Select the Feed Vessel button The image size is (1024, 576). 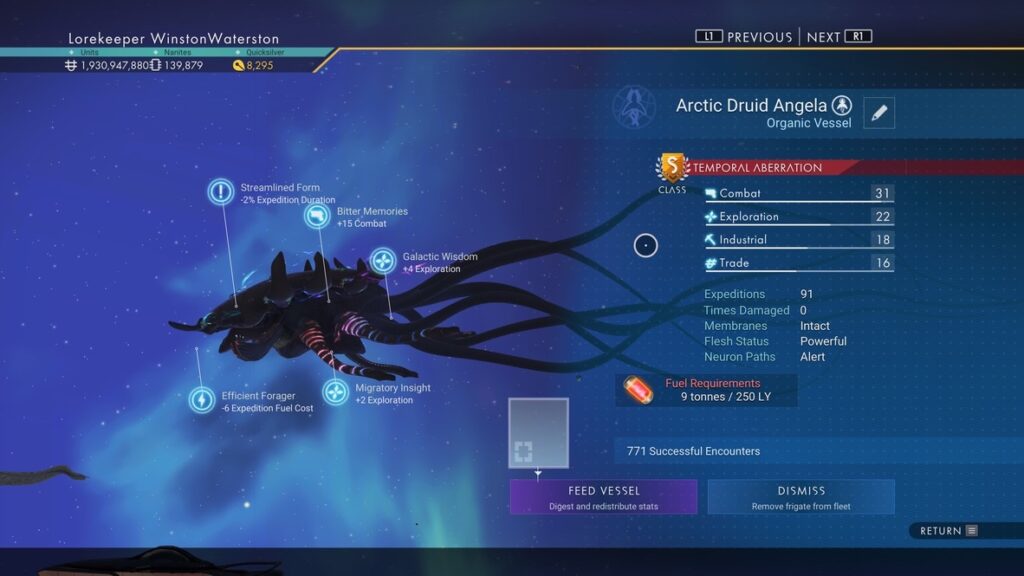(x=603, y=497)
